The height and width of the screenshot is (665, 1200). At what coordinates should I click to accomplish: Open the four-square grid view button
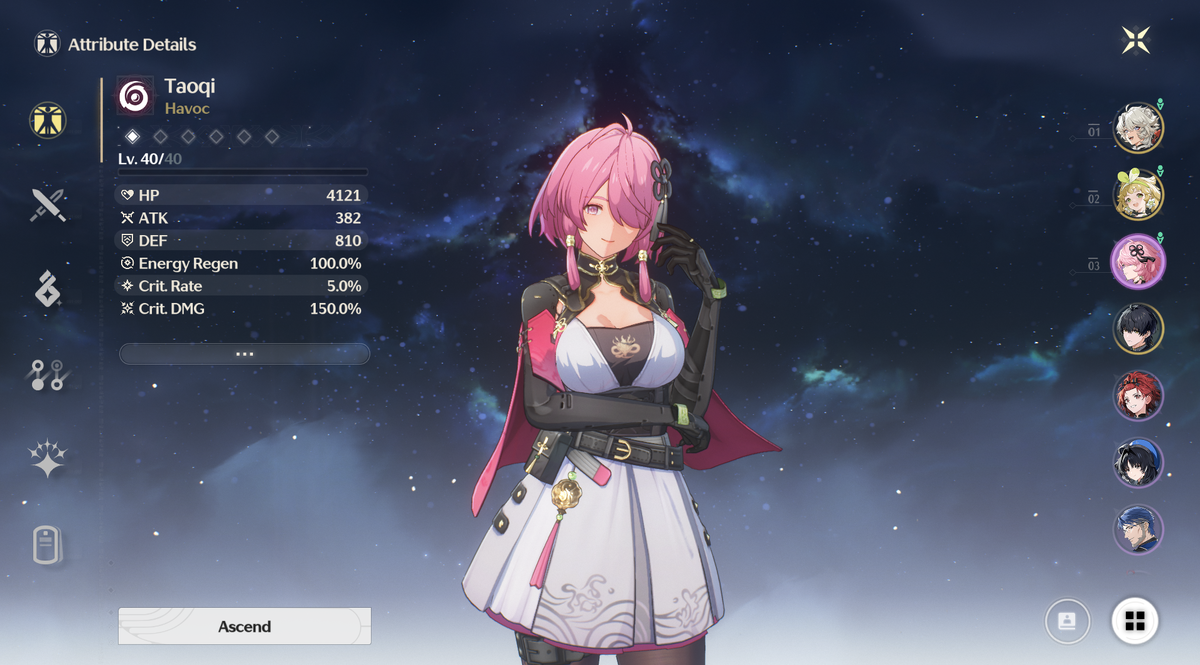[x=1135, y=621]
